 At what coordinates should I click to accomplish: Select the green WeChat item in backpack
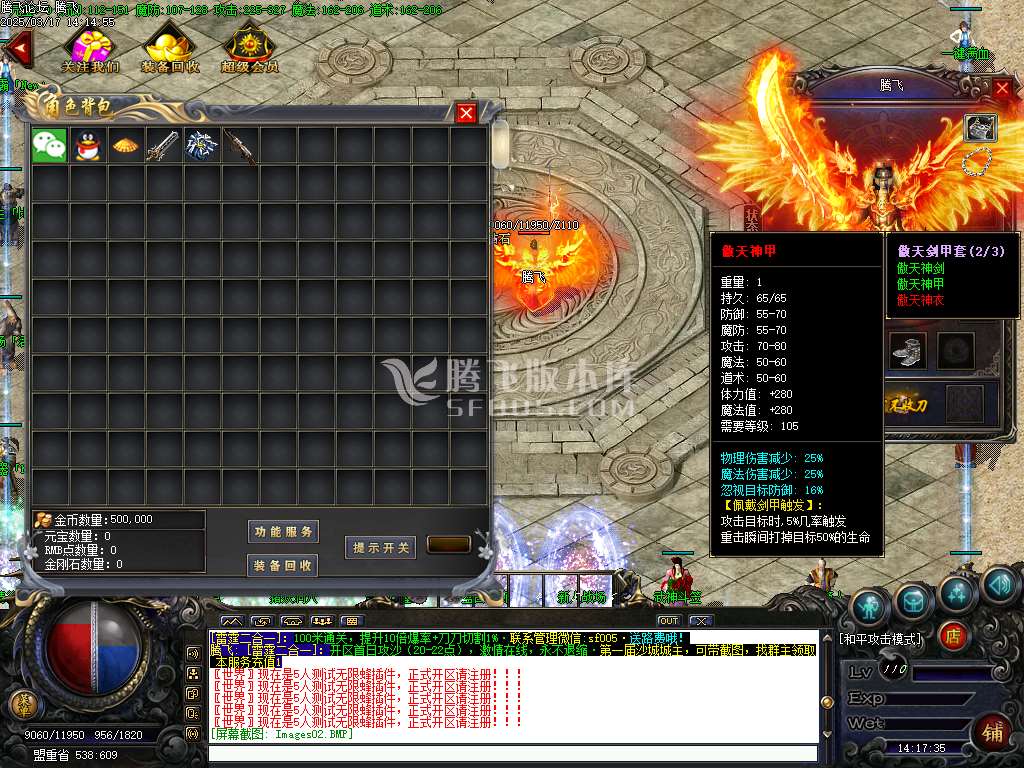point(50,146)
